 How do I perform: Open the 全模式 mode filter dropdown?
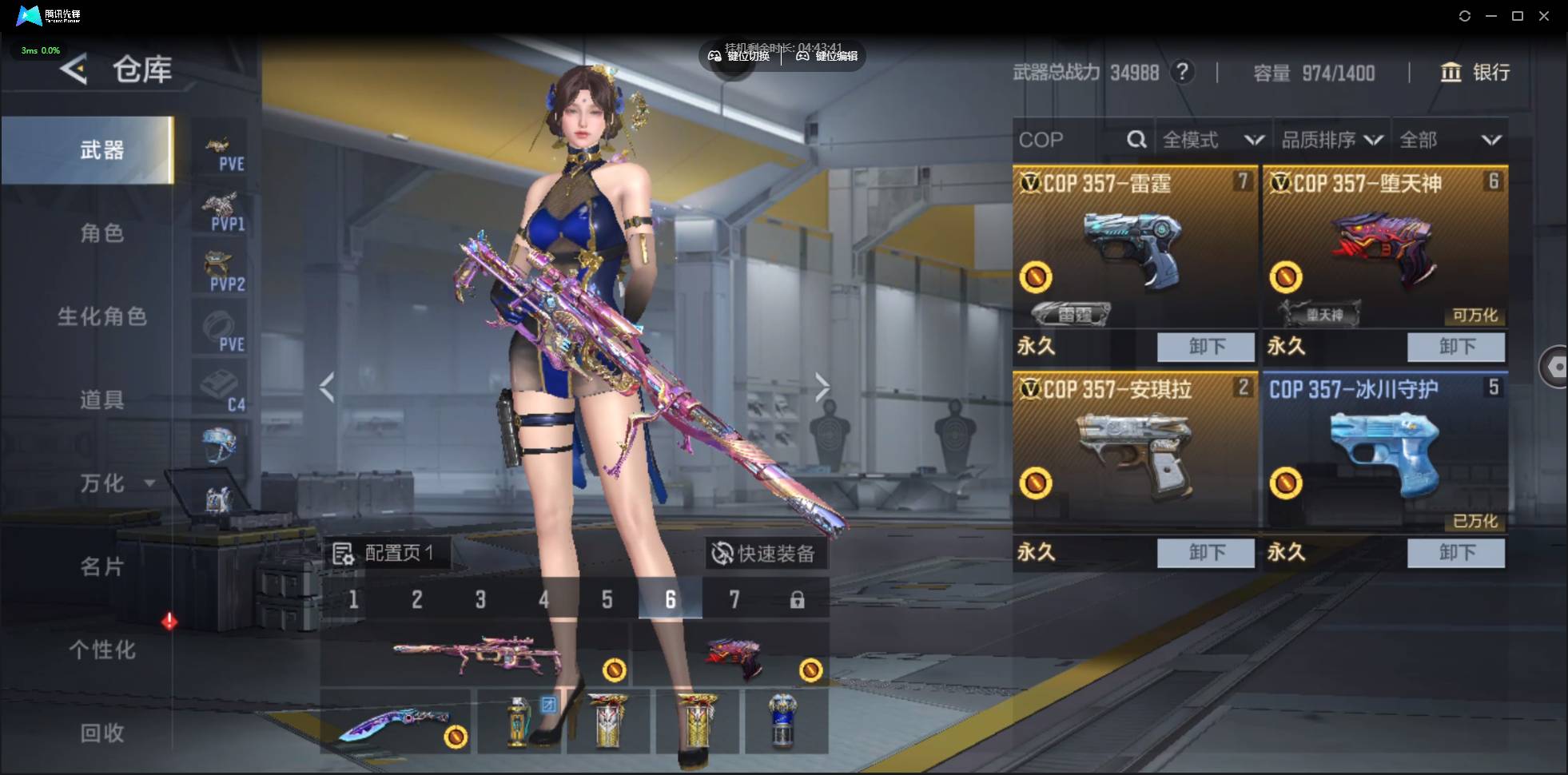pos(1212,141)
